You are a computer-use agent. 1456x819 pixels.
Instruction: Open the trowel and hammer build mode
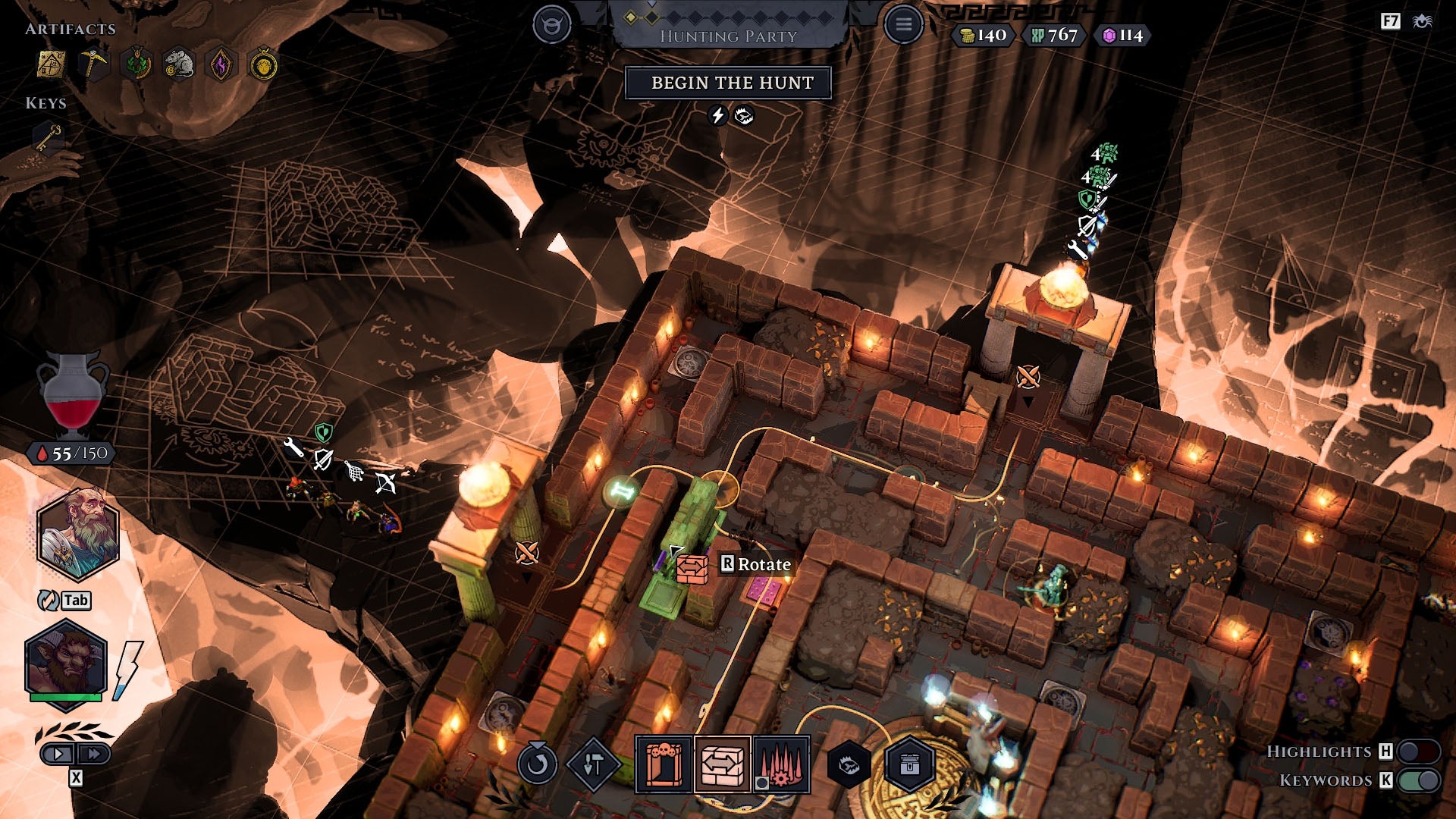point(593,764)
